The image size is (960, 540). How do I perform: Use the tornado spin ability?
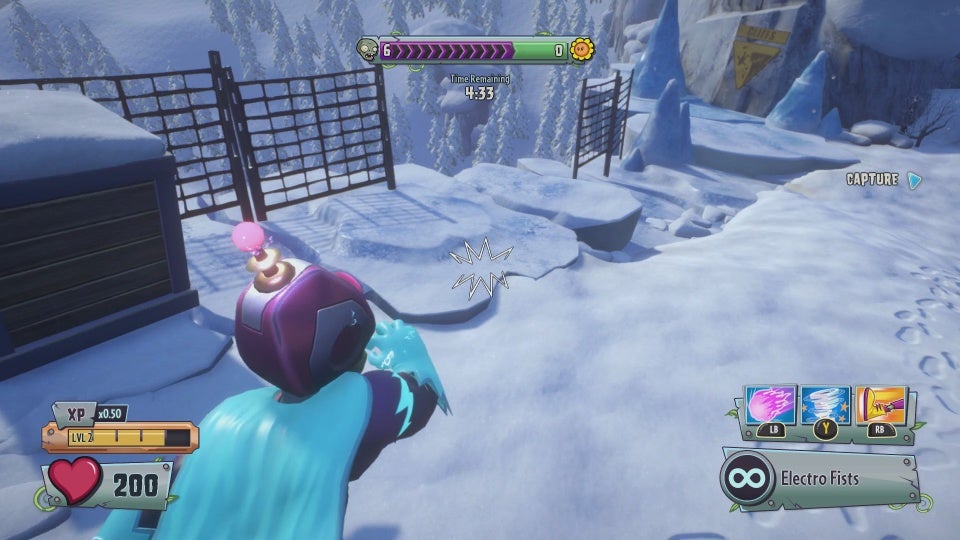(x=826, y=406)
